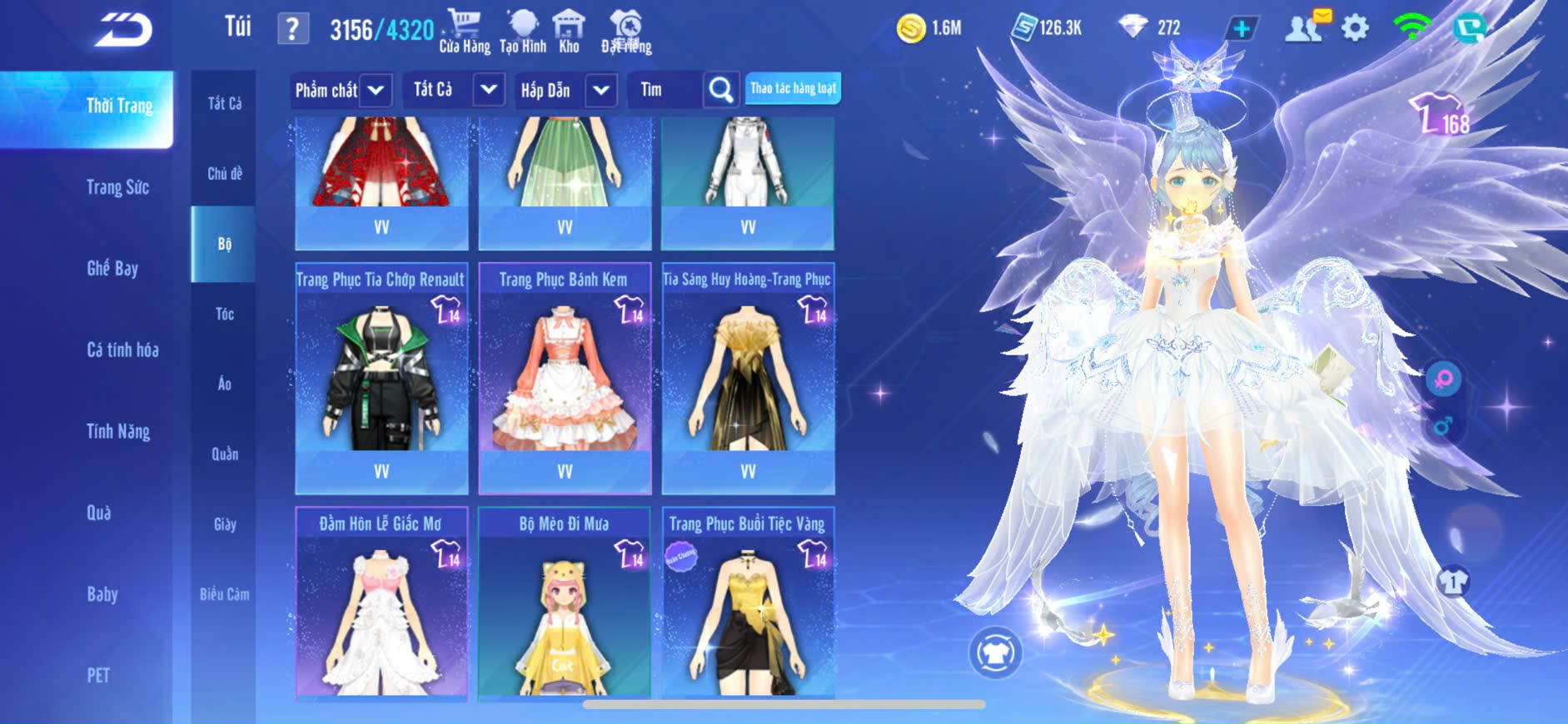Switch to the Trang Sức category
This screenshot has width=1568, height=724.
(x=117, y=187)
